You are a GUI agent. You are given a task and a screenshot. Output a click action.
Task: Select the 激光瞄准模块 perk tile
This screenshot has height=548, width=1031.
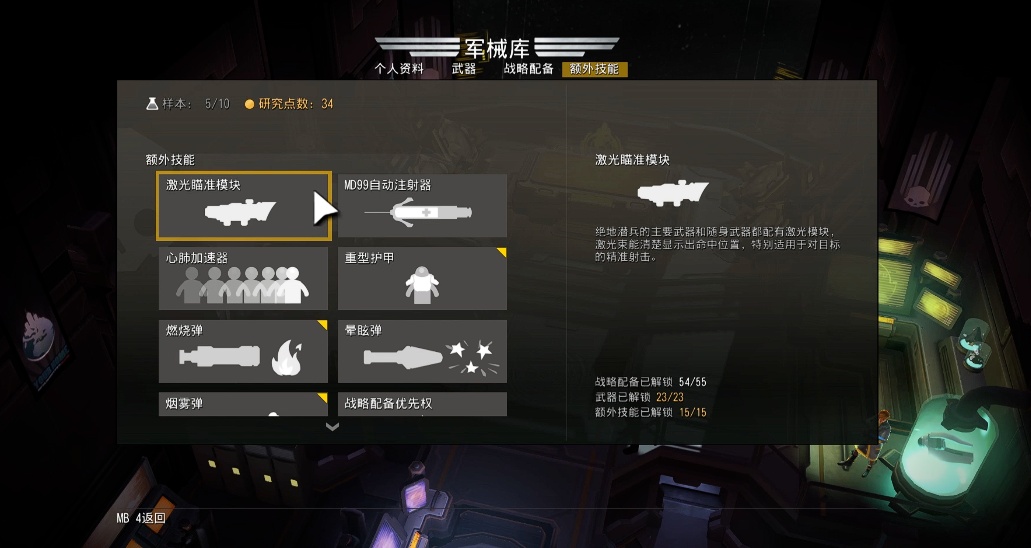244,206
